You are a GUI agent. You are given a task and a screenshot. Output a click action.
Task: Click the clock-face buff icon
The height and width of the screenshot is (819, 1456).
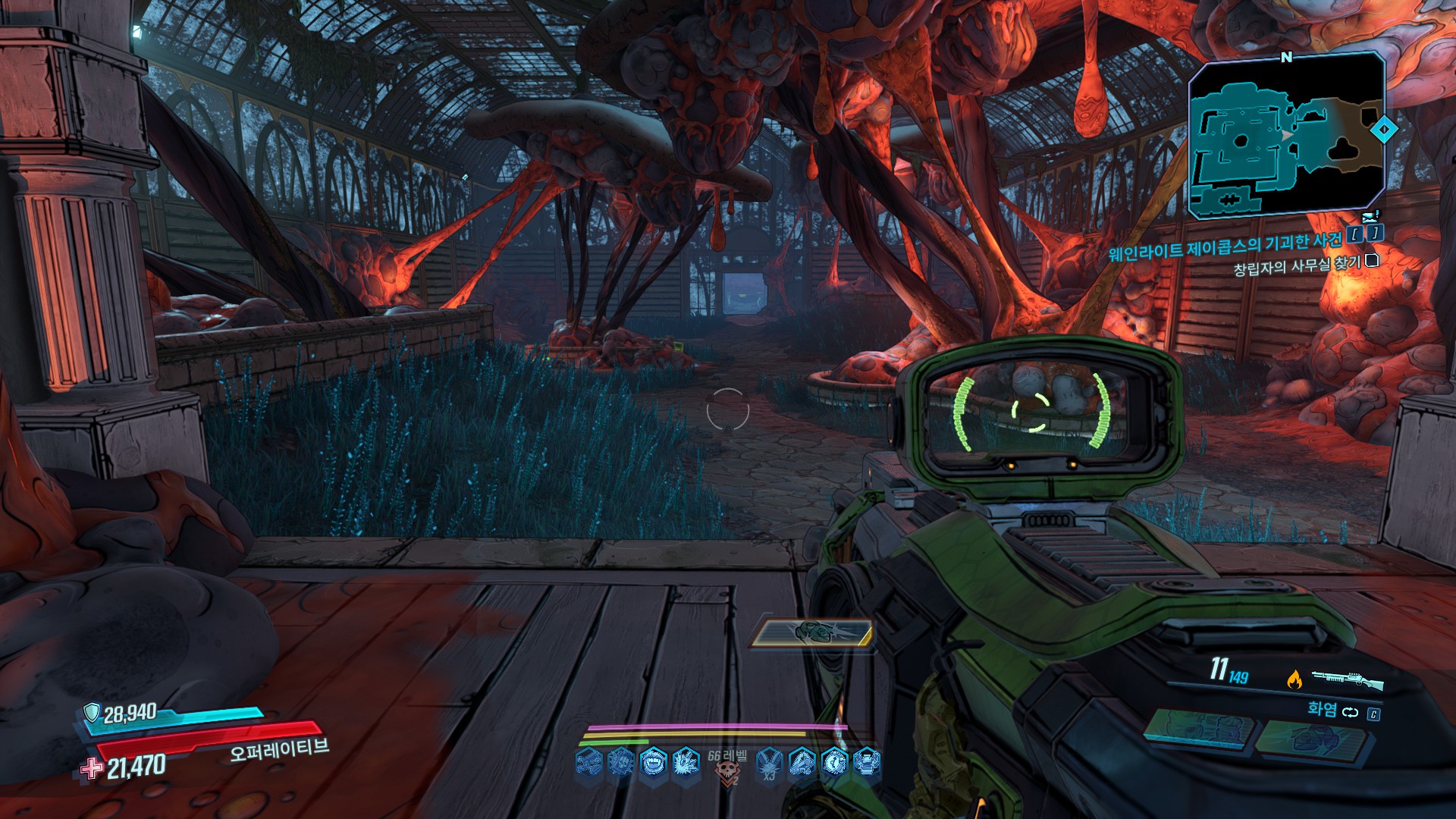[x=834, y=761]
